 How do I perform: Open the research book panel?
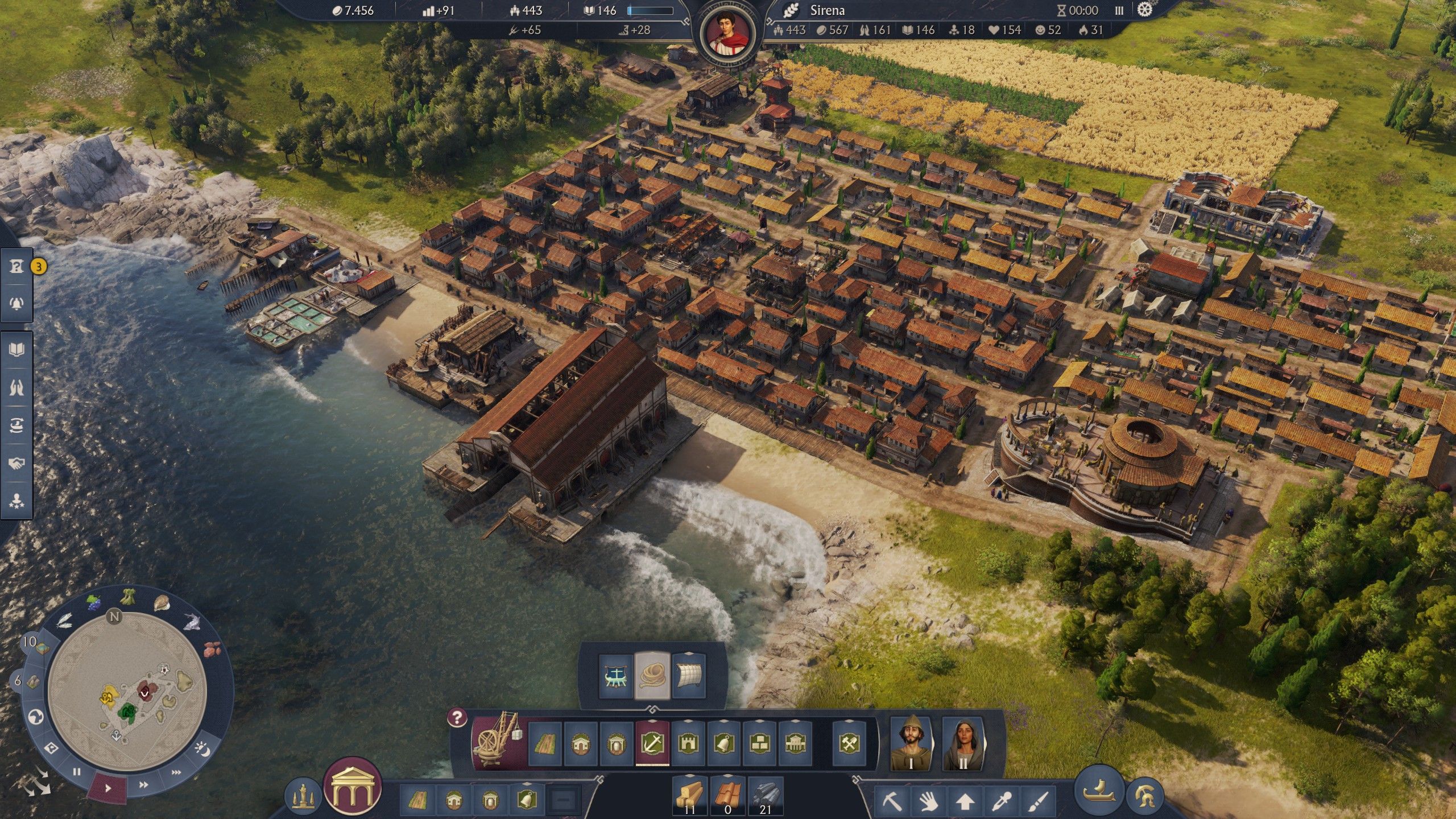tap(17, 349)
